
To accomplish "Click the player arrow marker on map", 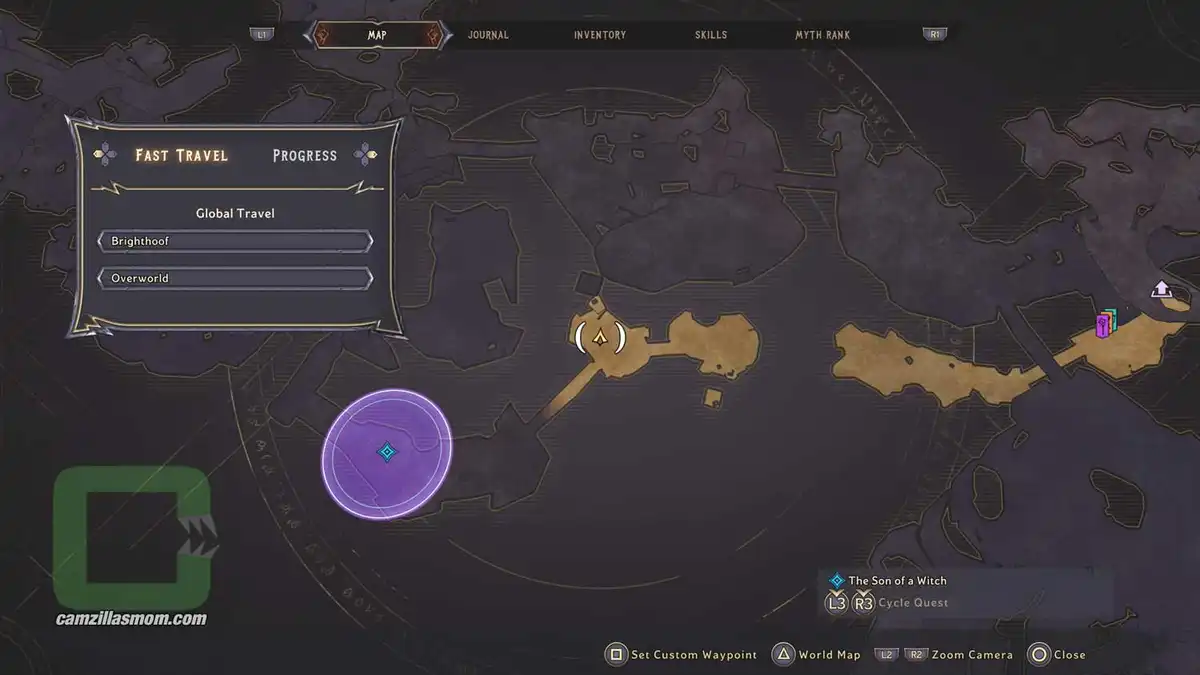I will coord(600,337).
